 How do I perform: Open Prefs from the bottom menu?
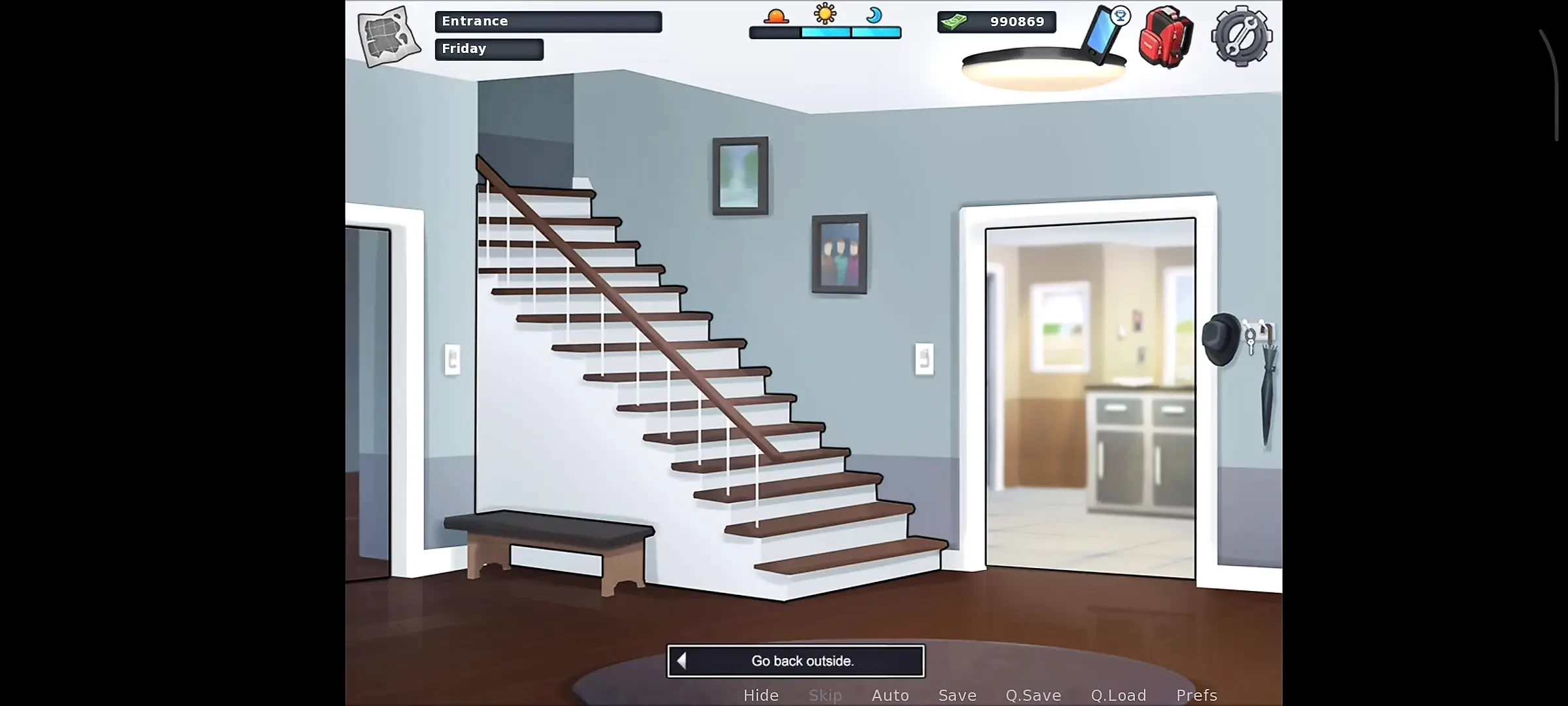[1196, 695]
